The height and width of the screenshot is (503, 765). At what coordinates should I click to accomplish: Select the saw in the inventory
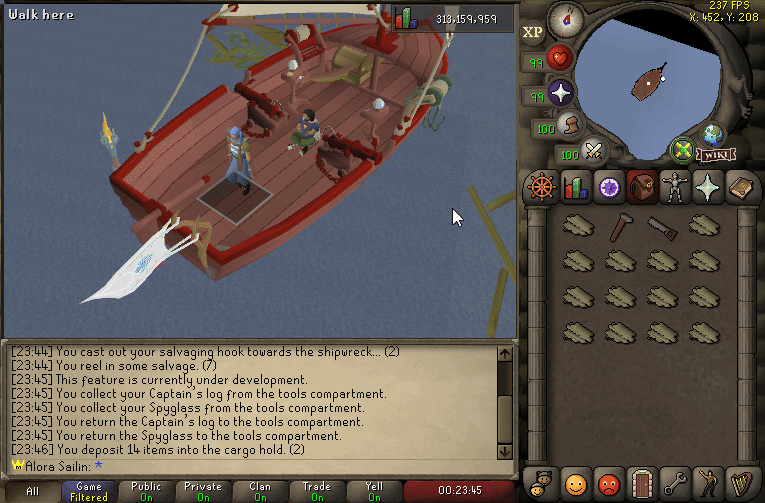click(x=662, y=227)
